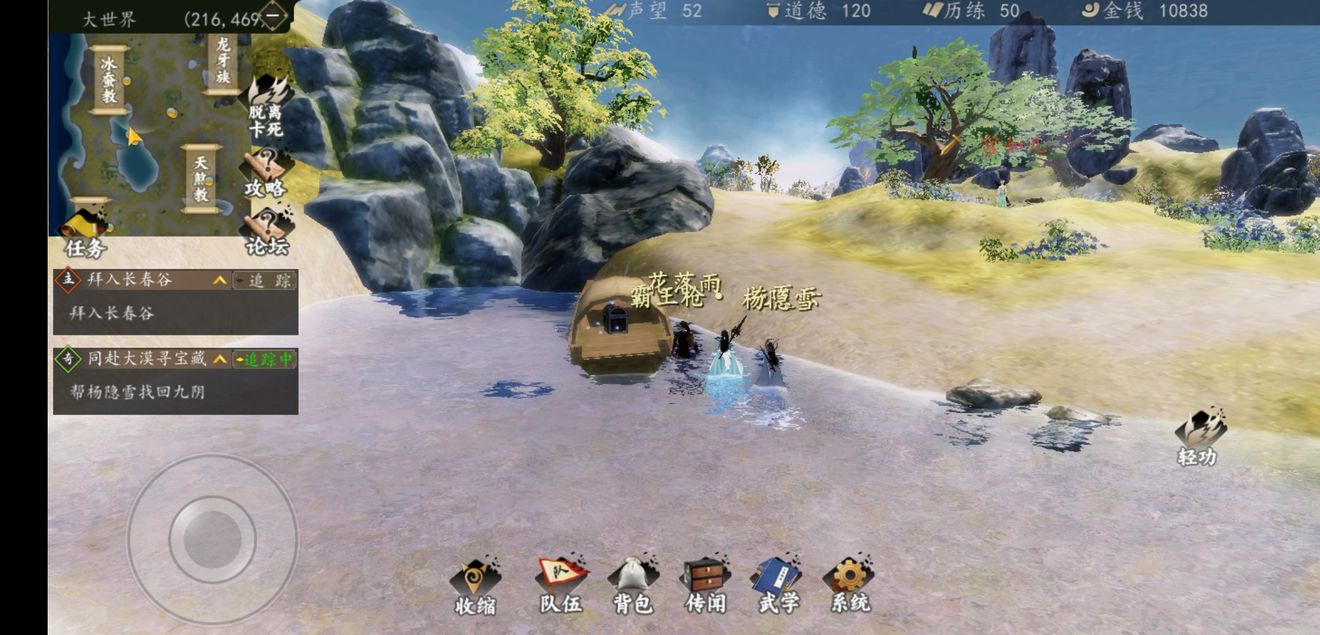Open the 传闻 rumors panel

(x=705, y=585)
